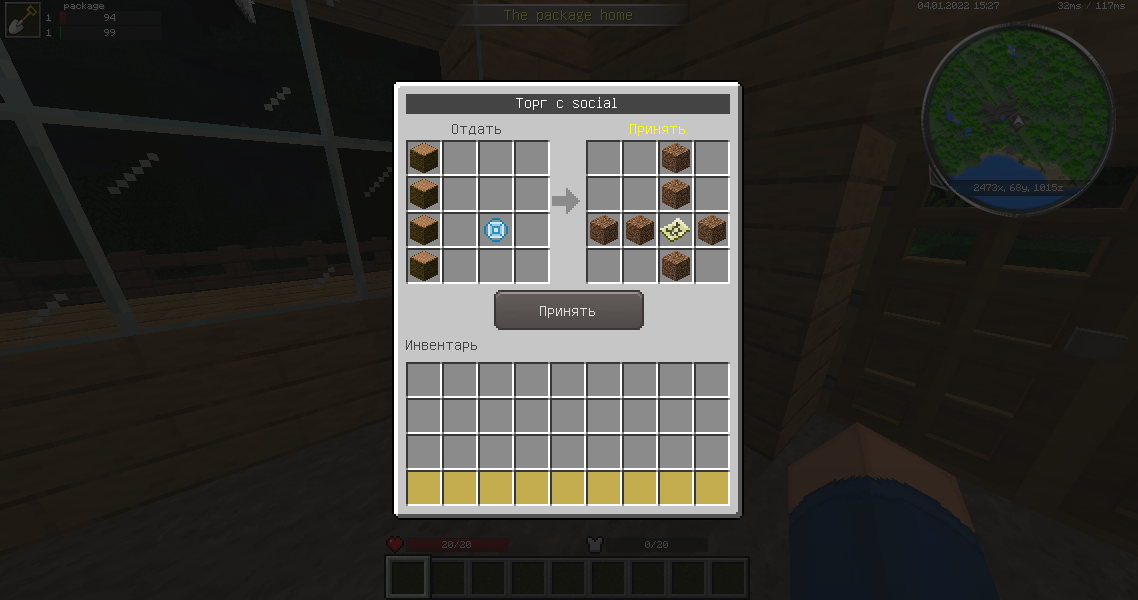Choose the dirt block directly below the map item
This screenshot has height=600, width=1138.
676,266
